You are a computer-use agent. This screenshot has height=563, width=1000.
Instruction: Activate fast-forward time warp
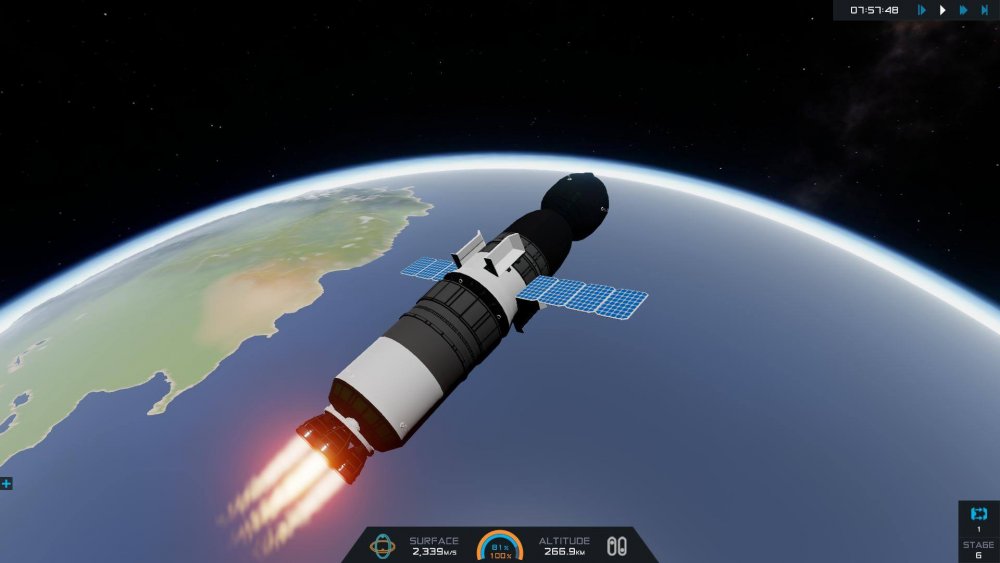(963, 10)
